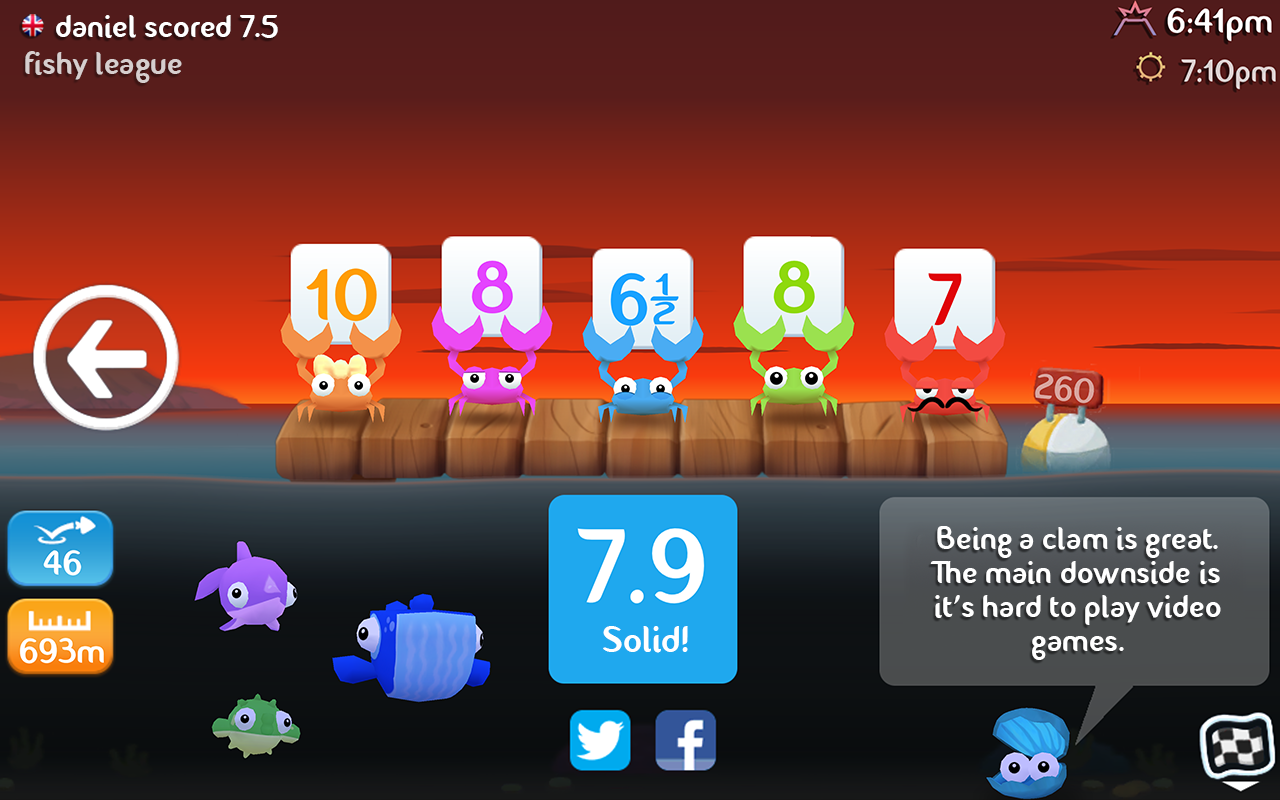The image size is (1280, 800).
Task: Tap the green pufferfish character
Action: click(x=255, y=725)
